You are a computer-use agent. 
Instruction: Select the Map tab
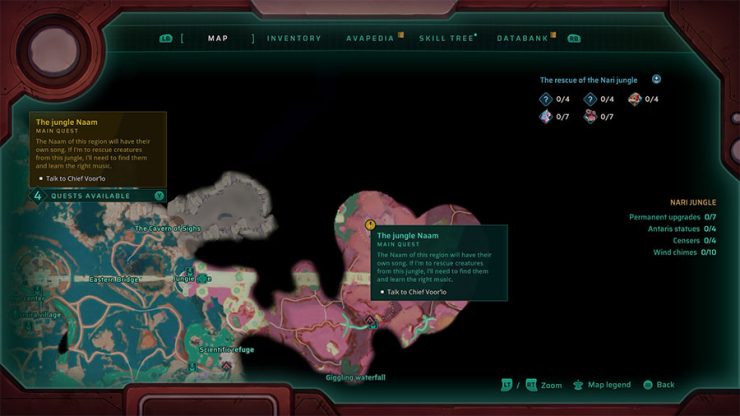218,38
